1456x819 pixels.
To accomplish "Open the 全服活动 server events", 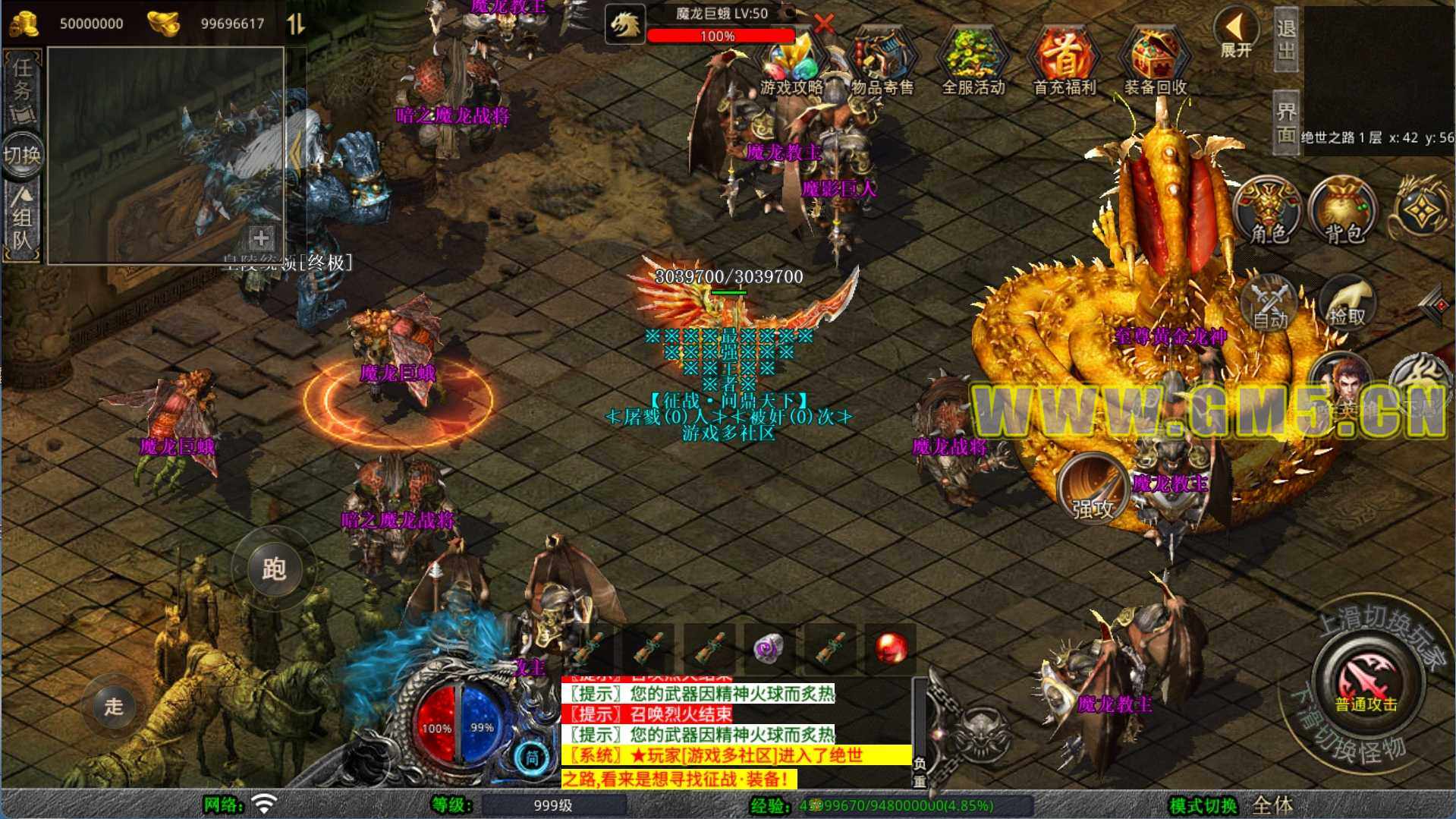I will 973,64.
